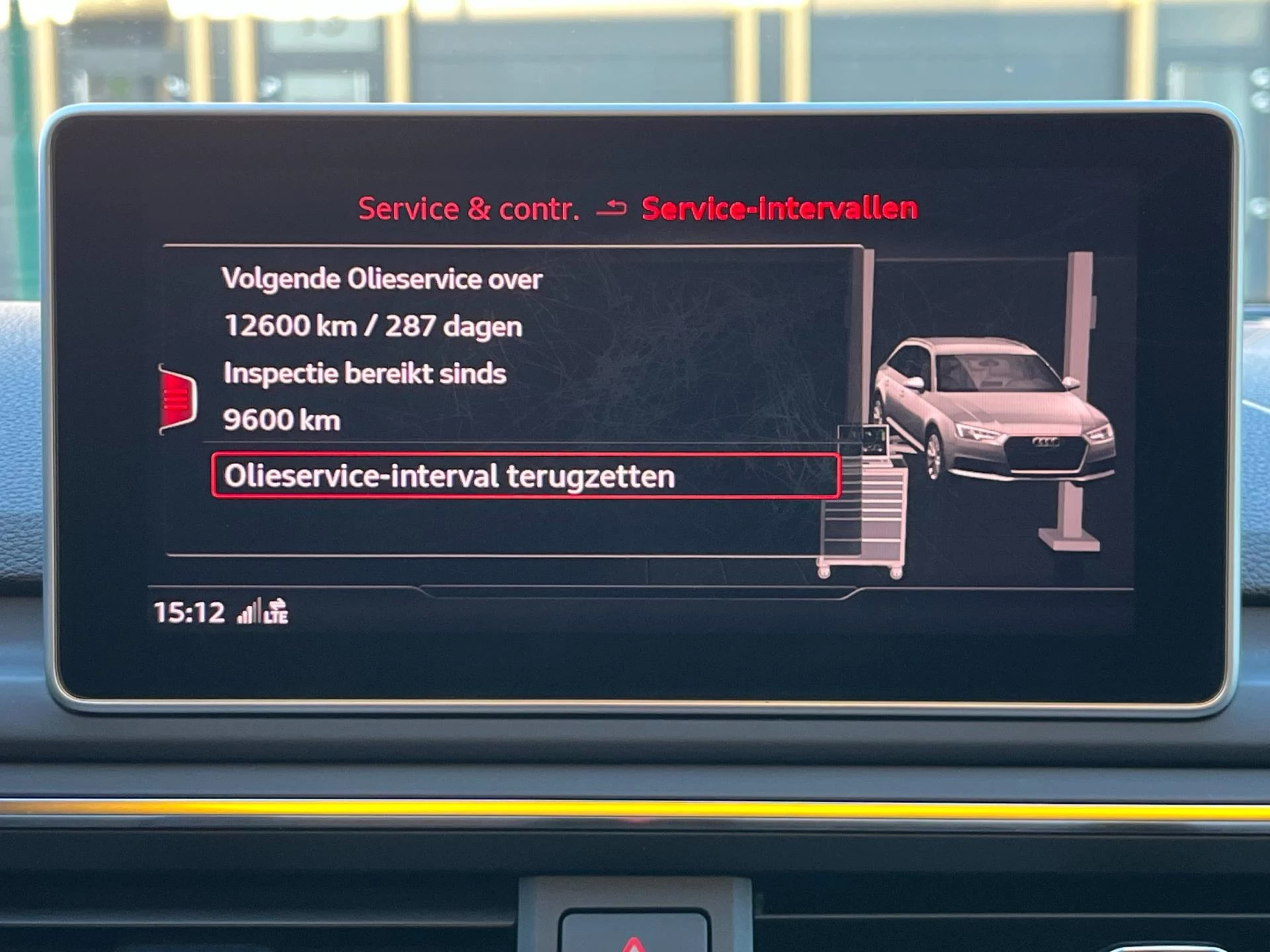
Task: Expand the 12600 km / 287 dagen detail
Action: 373,326
